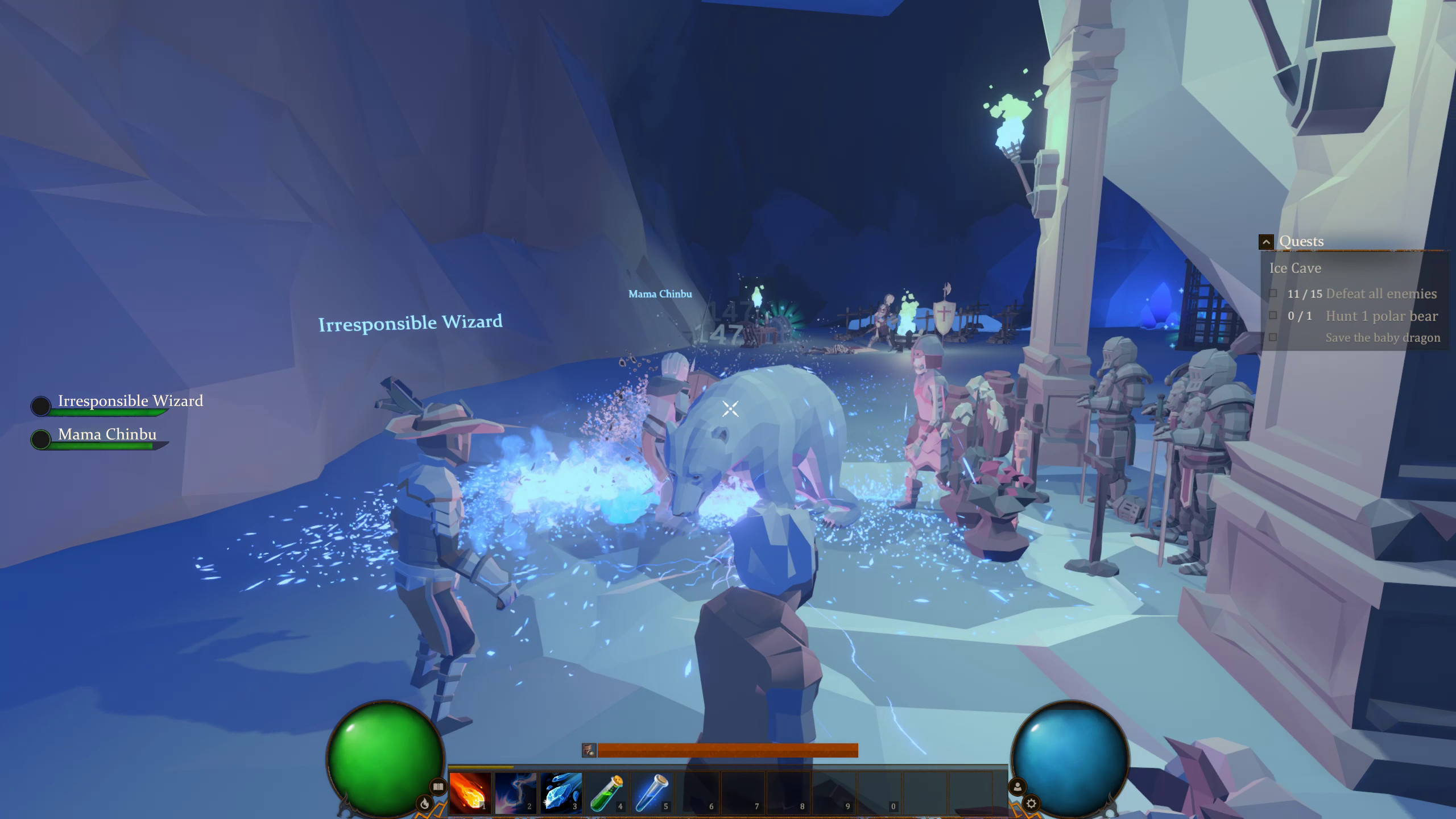Image resolution: width=1456 pixels, height=819 pixels.
Task: Select the Fireball spell in hotbar slot 1
Action: click(x=470, y=795)
